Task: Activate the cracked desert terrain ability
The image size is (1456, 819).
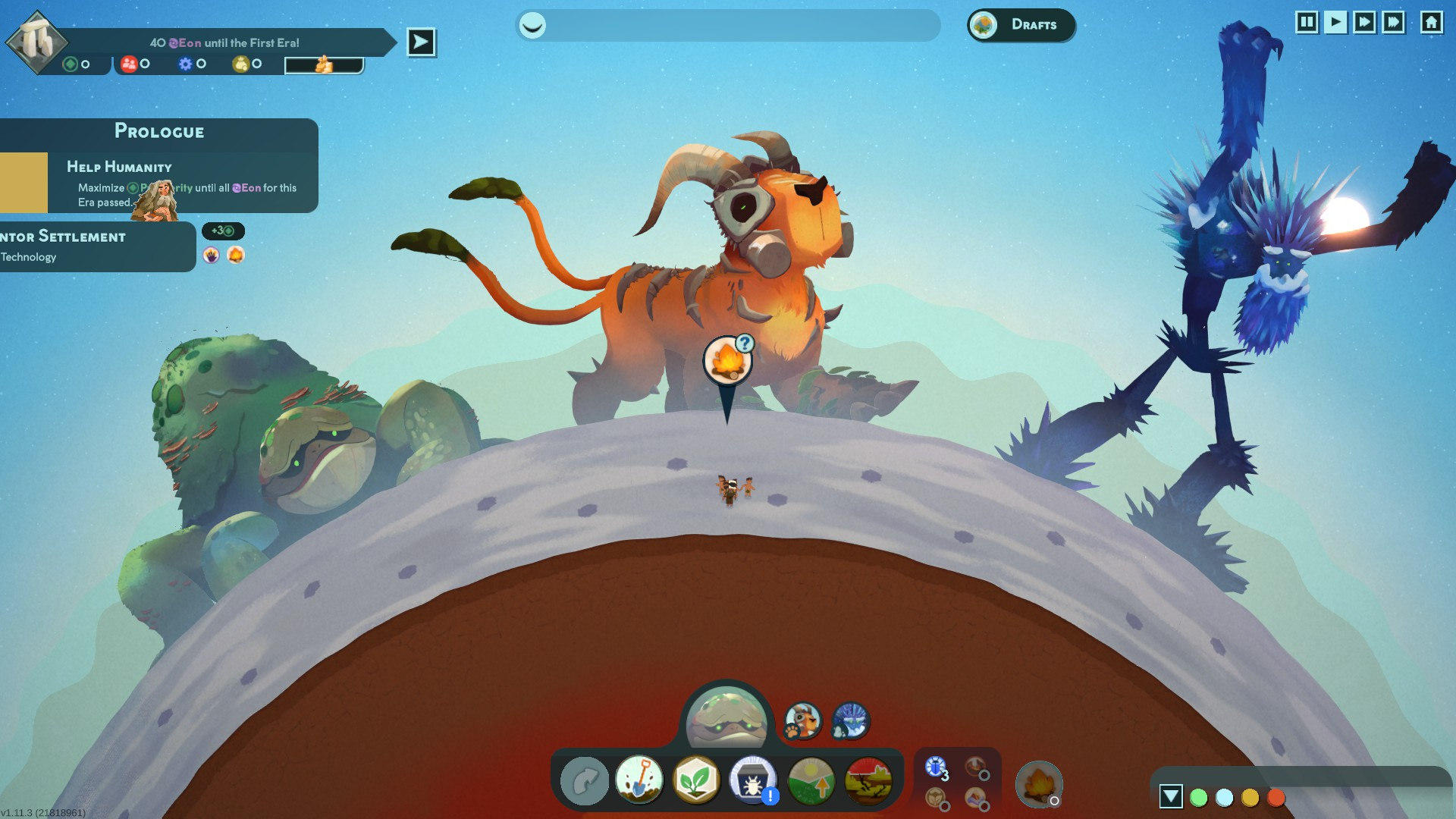Action: pos(868,780)
